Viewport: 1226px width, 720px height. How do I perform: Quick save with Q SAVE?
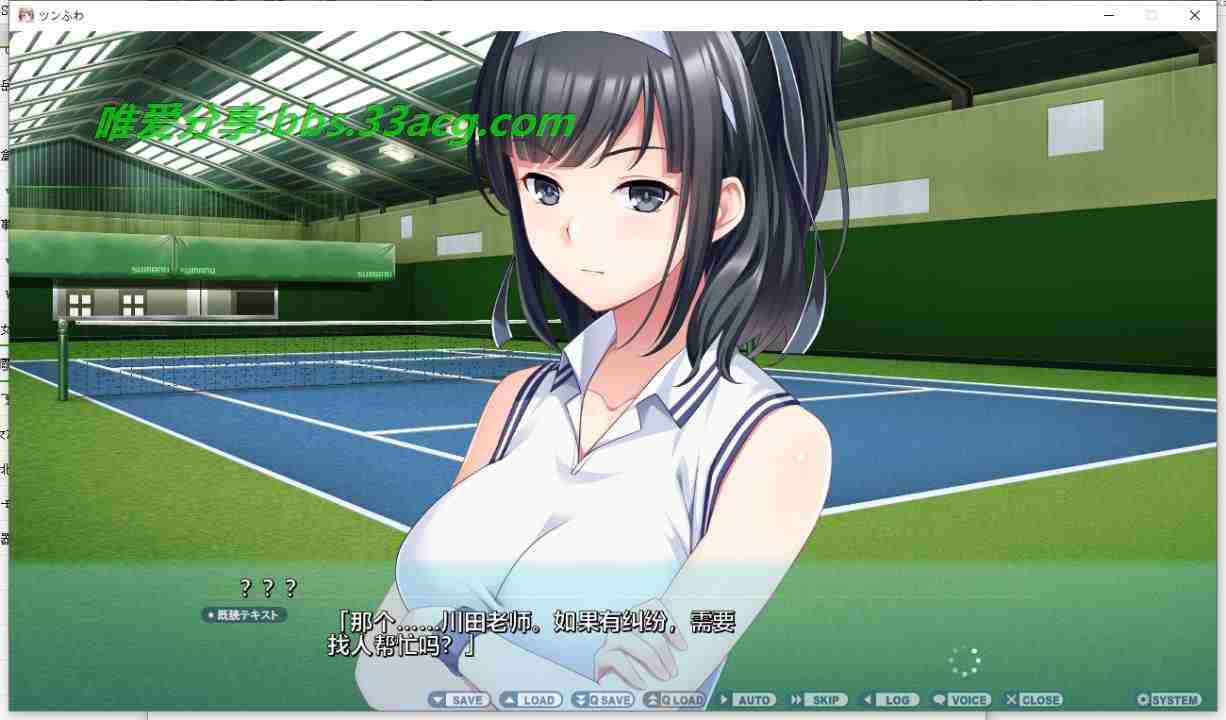pyautogui.click(x=602, y=700)
